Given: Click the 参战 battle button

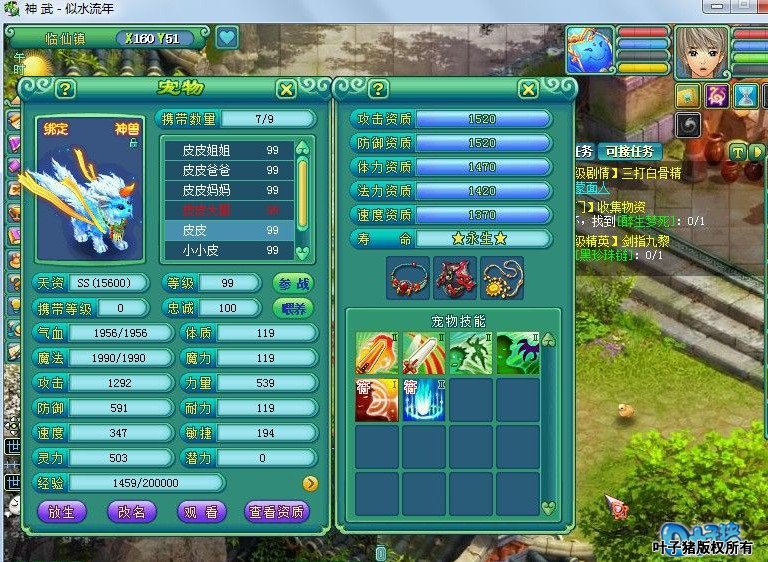Looking at the screenshot, I should tap(293, 283).
